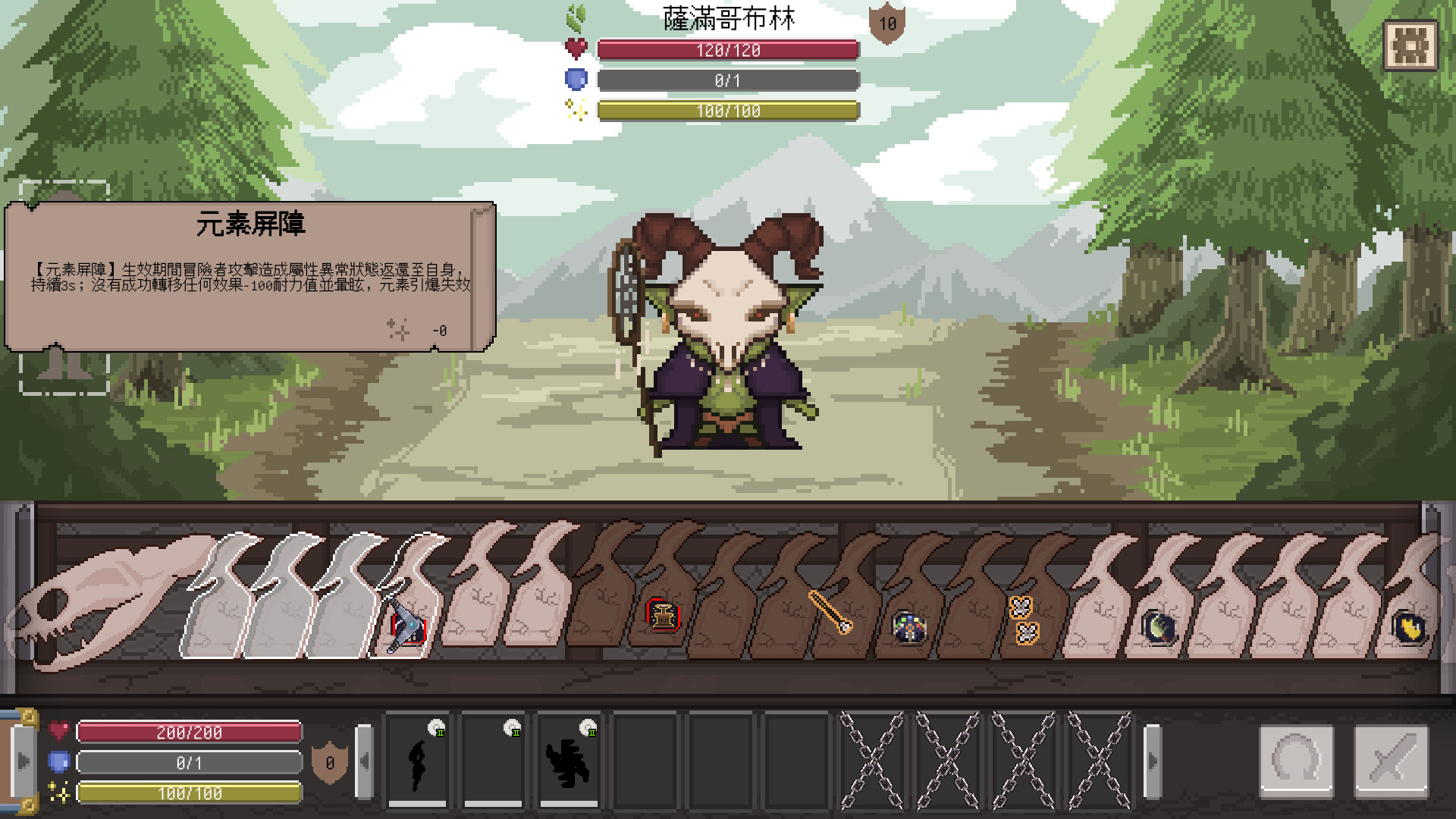
Task: Click the player's armor shield badge
Action: tap(330, 762)
